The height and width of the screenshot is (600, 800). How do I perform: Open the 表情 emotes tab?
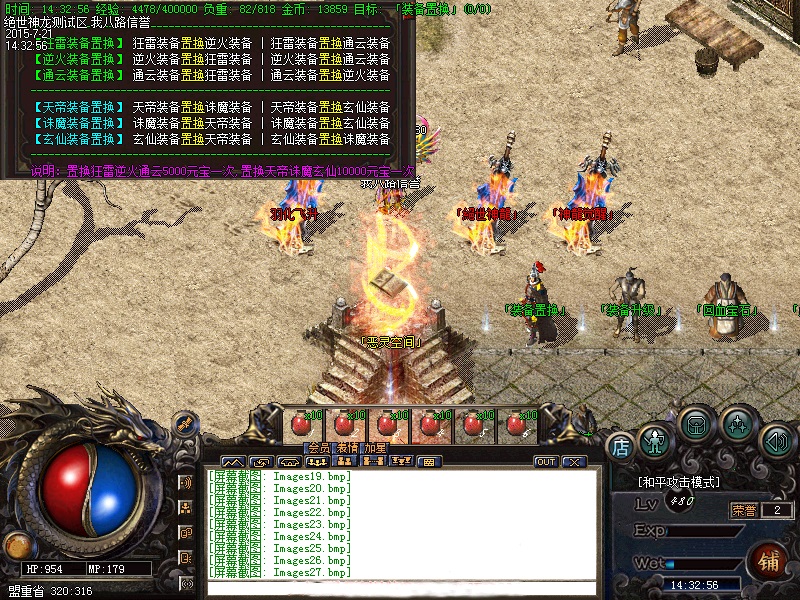pos(346,448)
